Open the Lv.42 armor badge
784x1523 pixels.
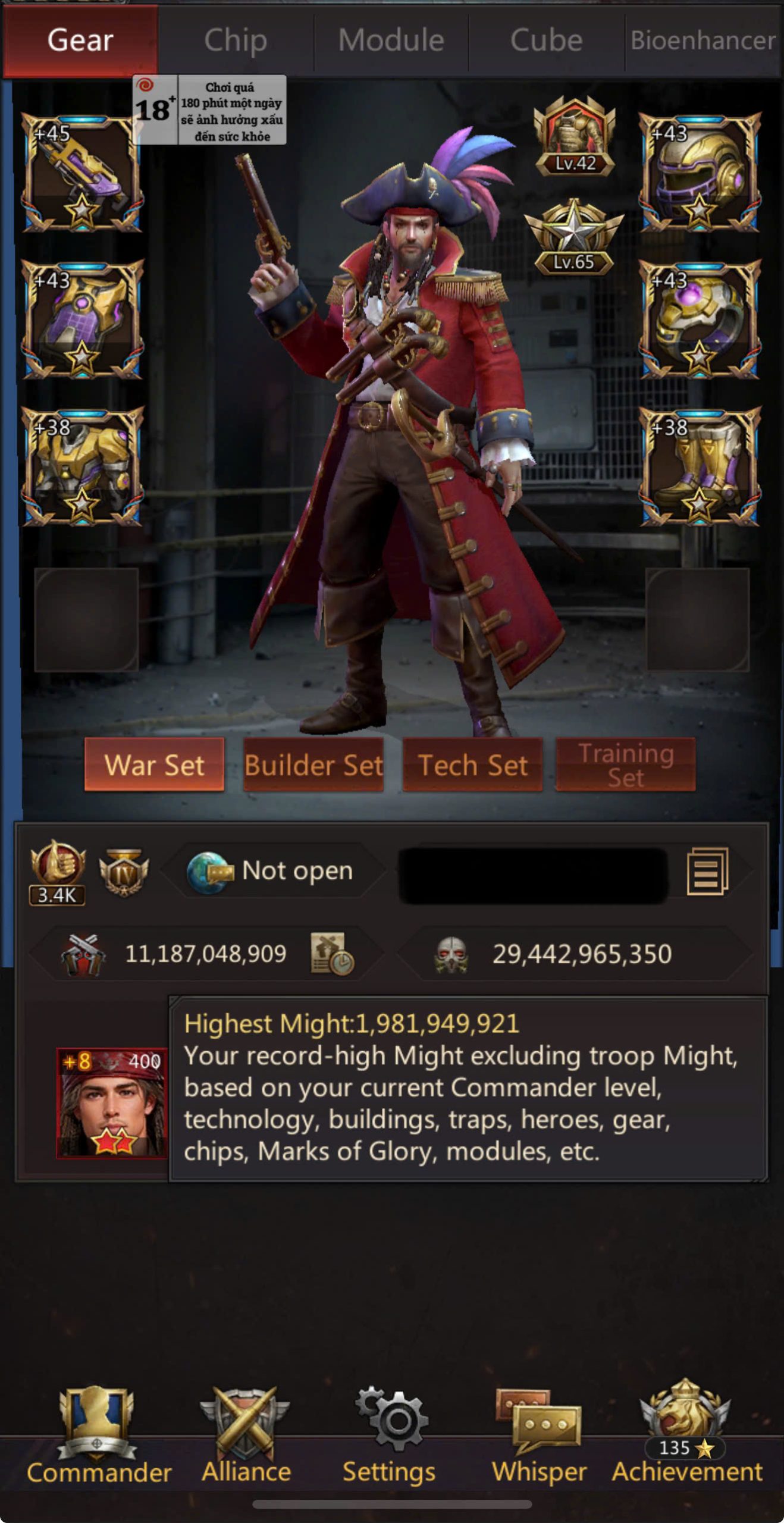click(575, 136)
